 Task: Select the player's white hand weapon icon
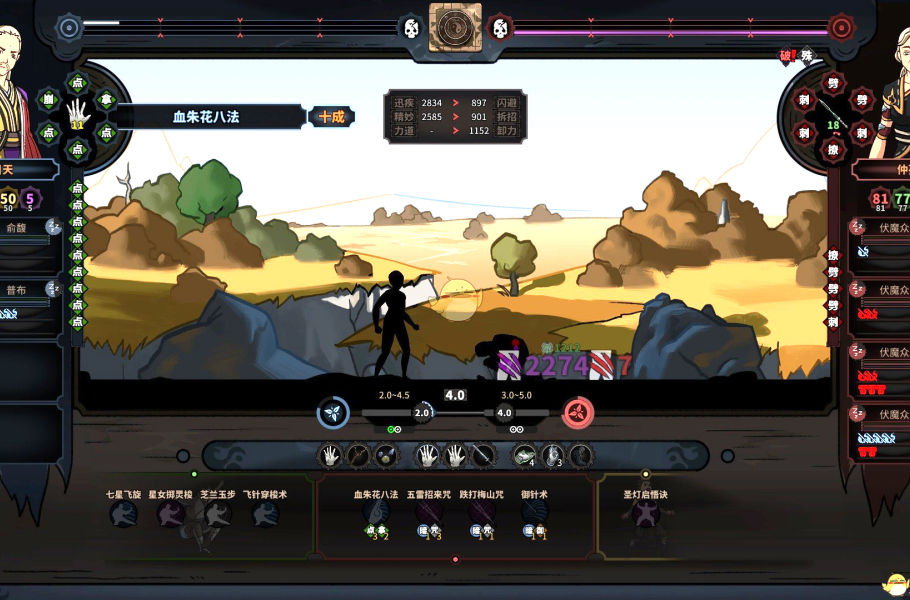click(x=77, y=111)
